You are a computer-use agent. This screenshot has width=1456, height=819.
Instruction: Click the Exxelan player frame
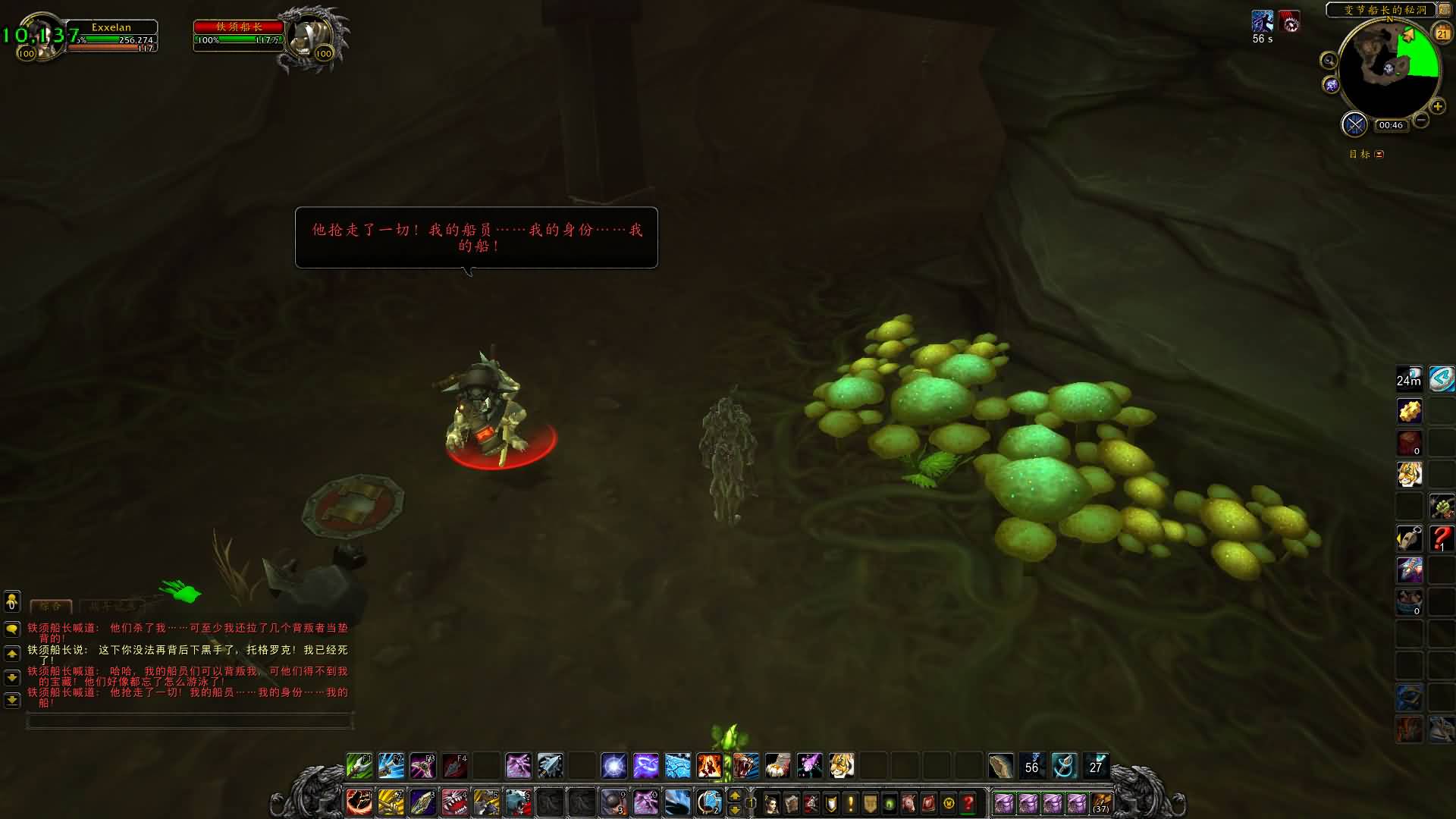coord(111,33)
